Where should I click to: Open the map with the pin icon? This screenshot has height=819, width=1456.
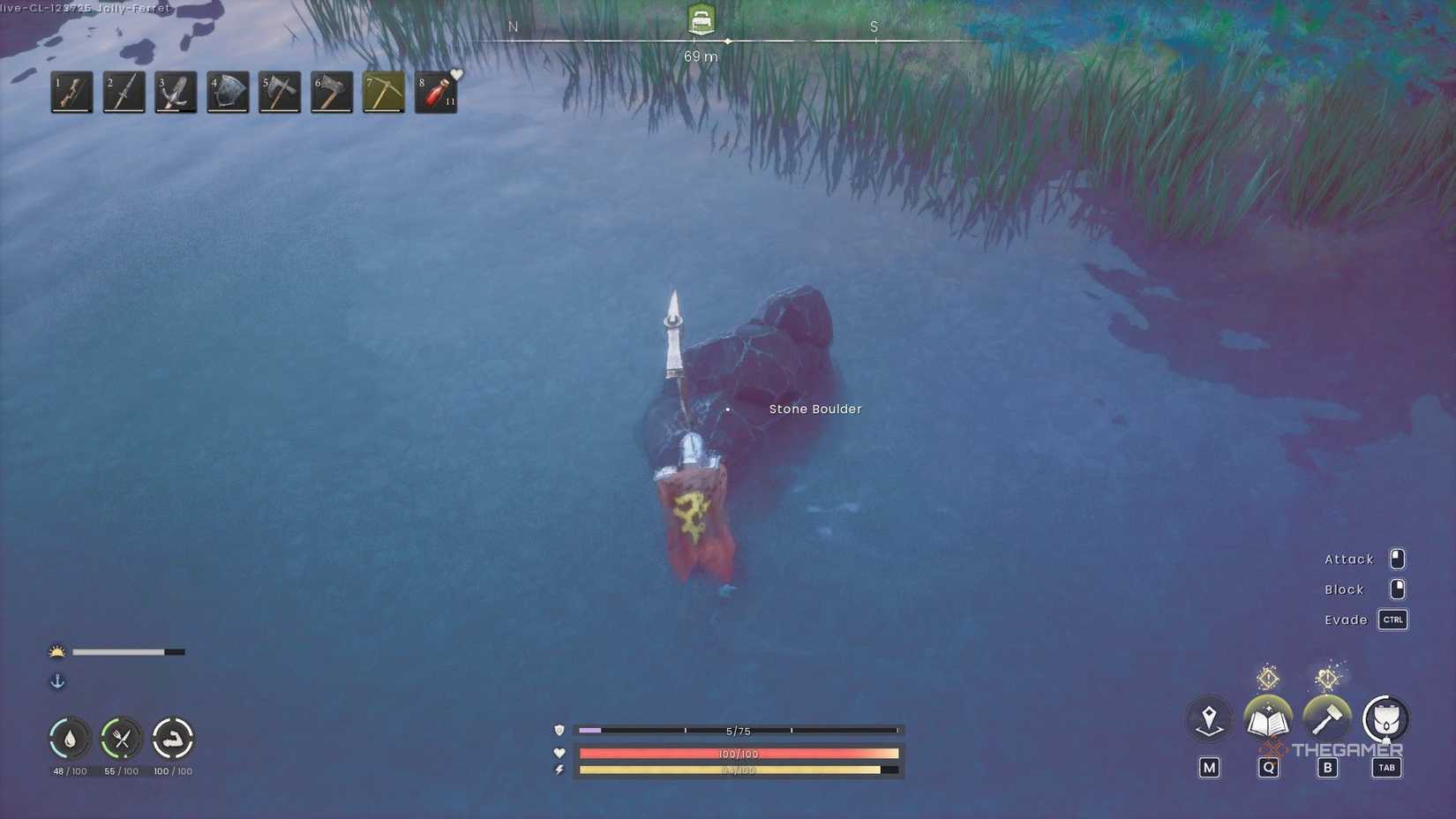(1208, 719)
